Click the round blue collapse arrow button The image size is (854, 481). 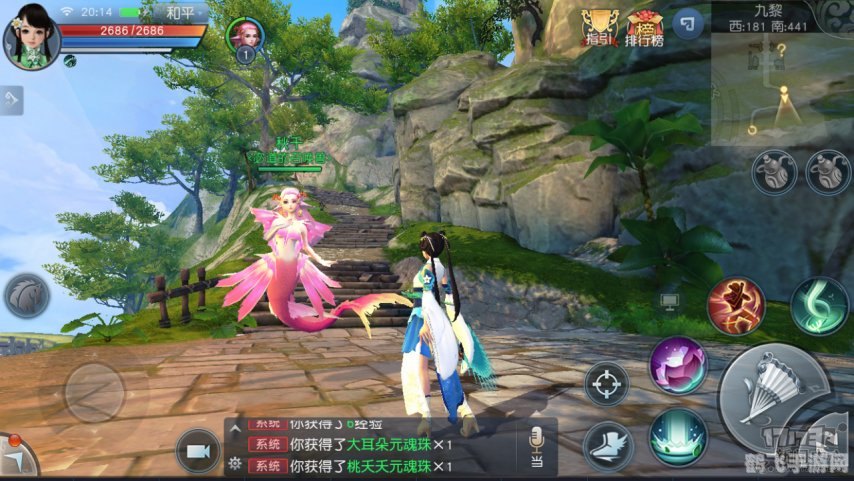click(x=688, y=23)
